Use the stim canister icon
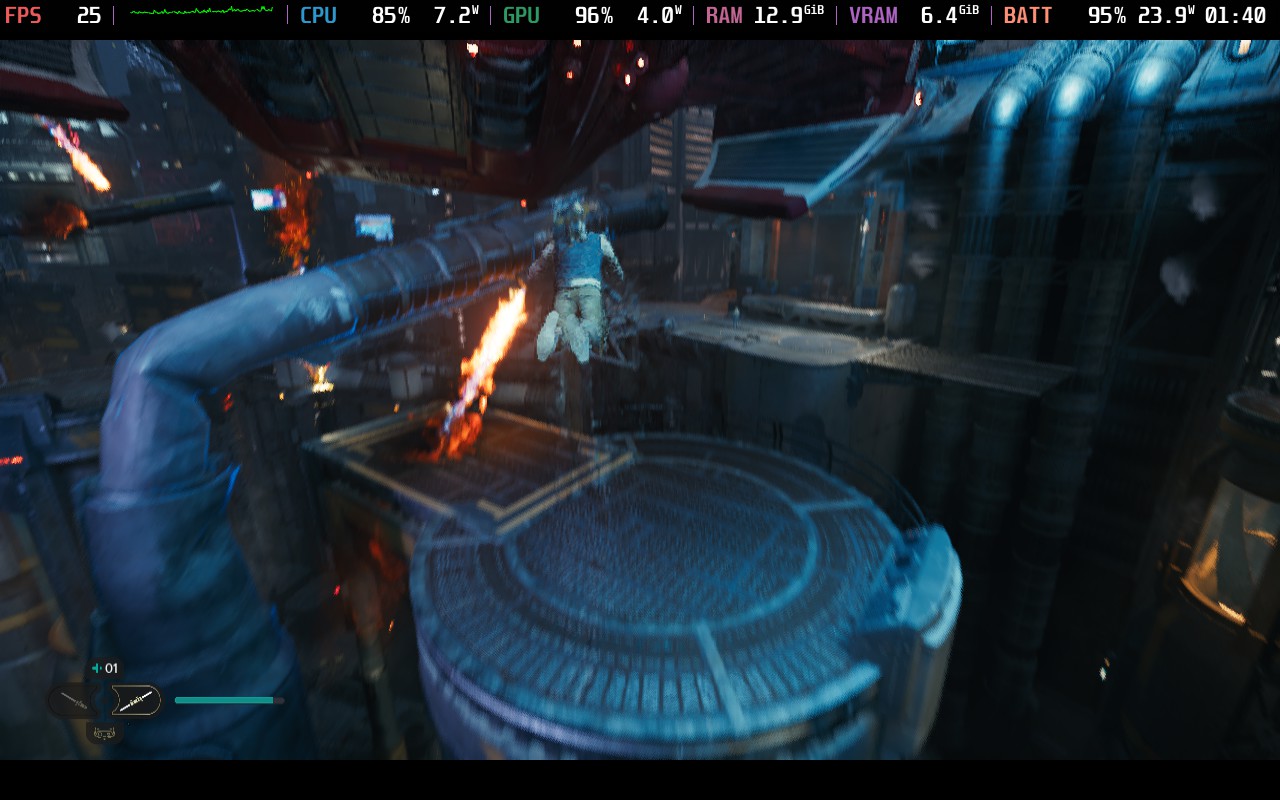 point(97,668)
